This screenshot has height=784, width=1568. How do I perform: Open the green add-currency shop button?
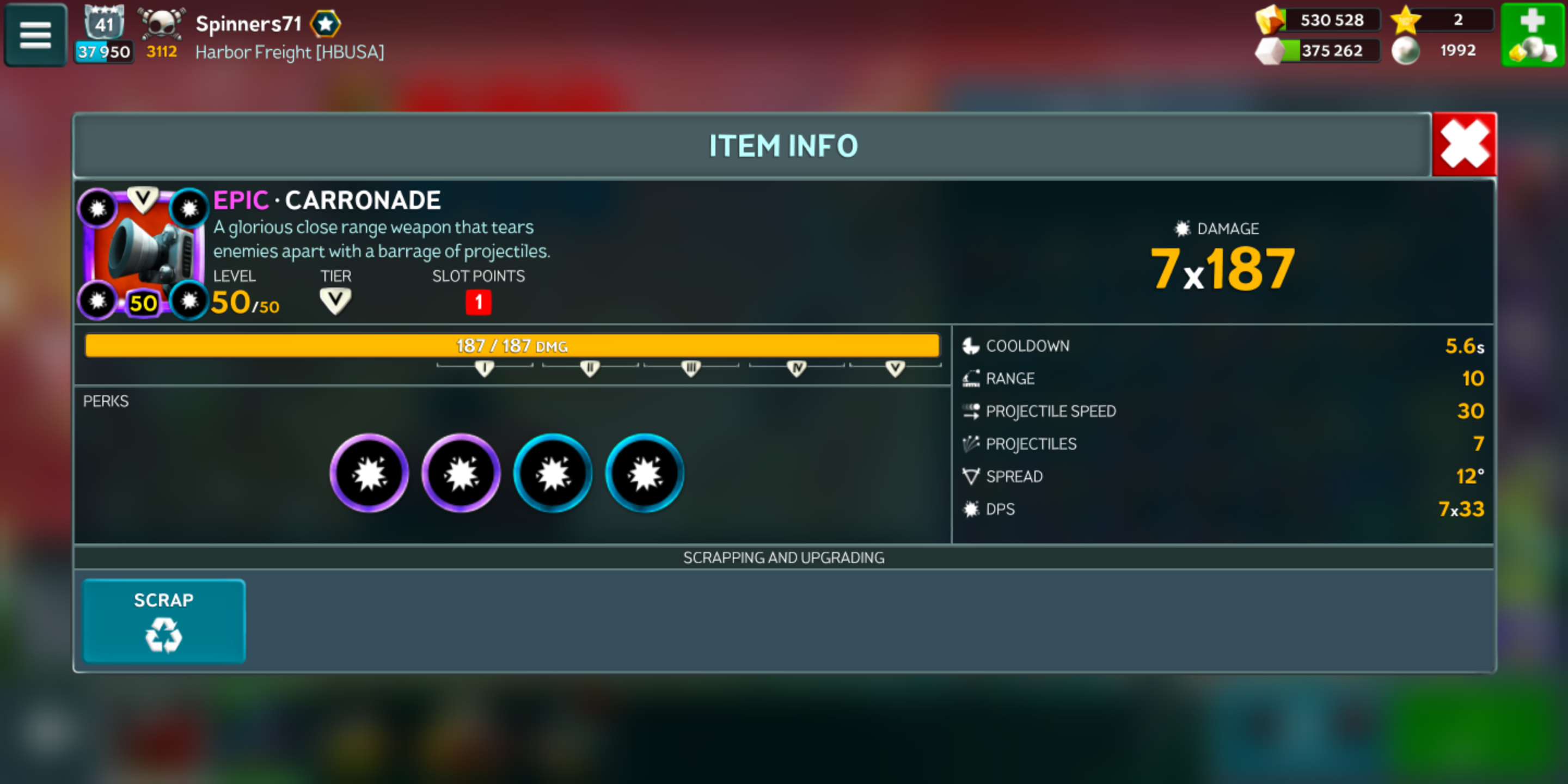[1532, 35]
